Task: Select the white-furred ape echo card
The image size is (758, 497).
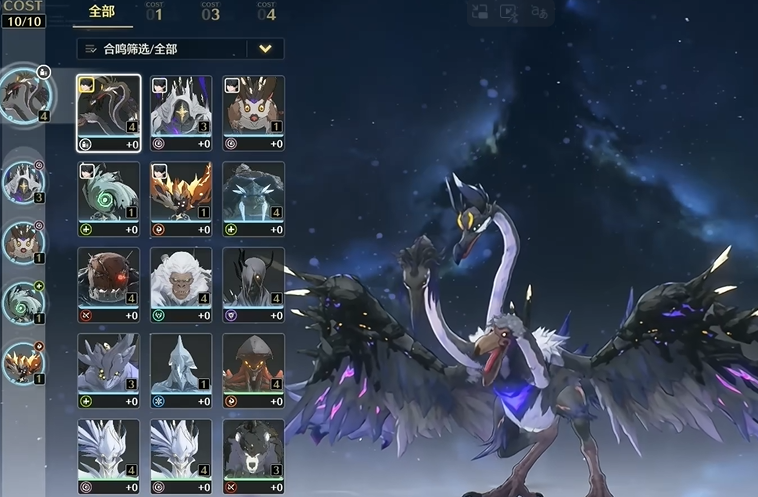Action: coord(181,279)
